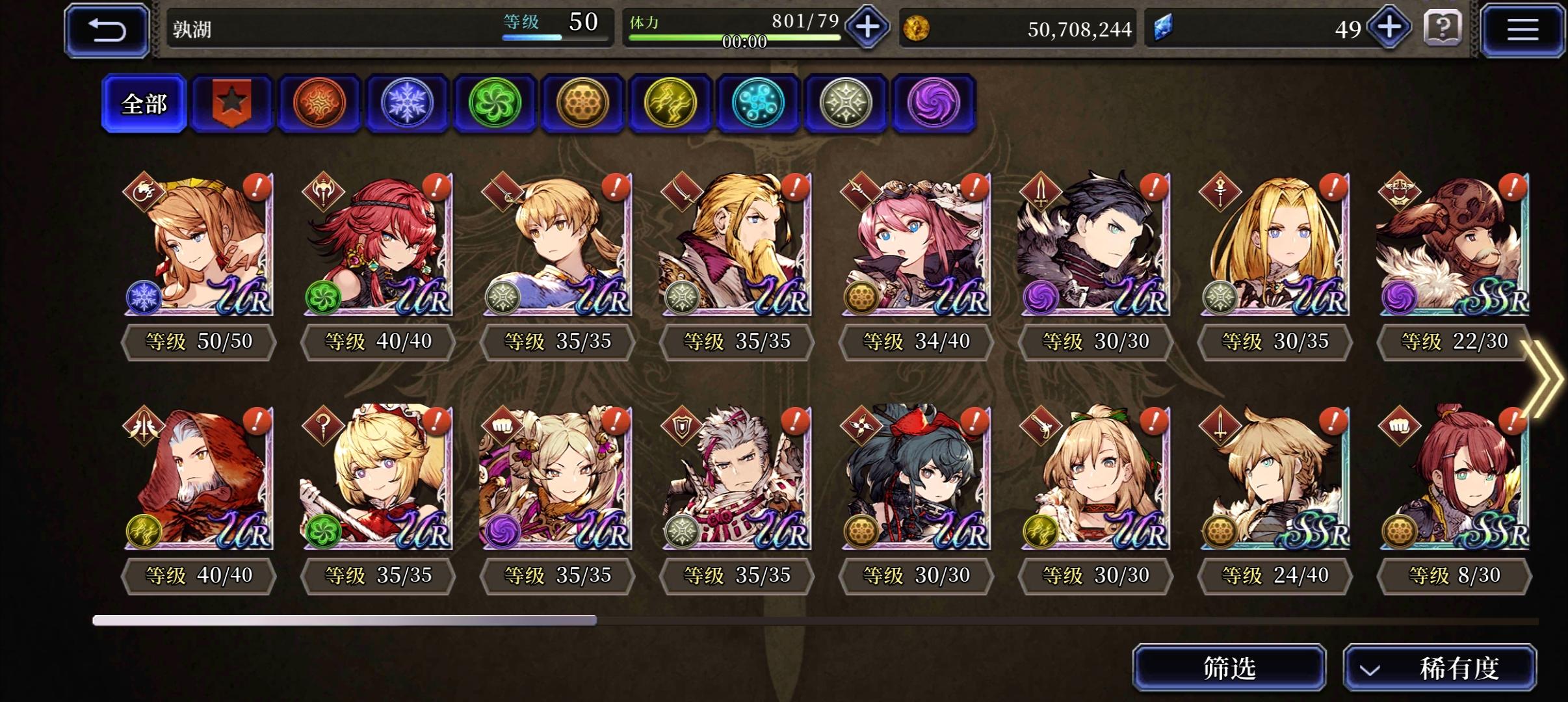
Task: Click the 筛选 filter button
Action: [1231, 667]
